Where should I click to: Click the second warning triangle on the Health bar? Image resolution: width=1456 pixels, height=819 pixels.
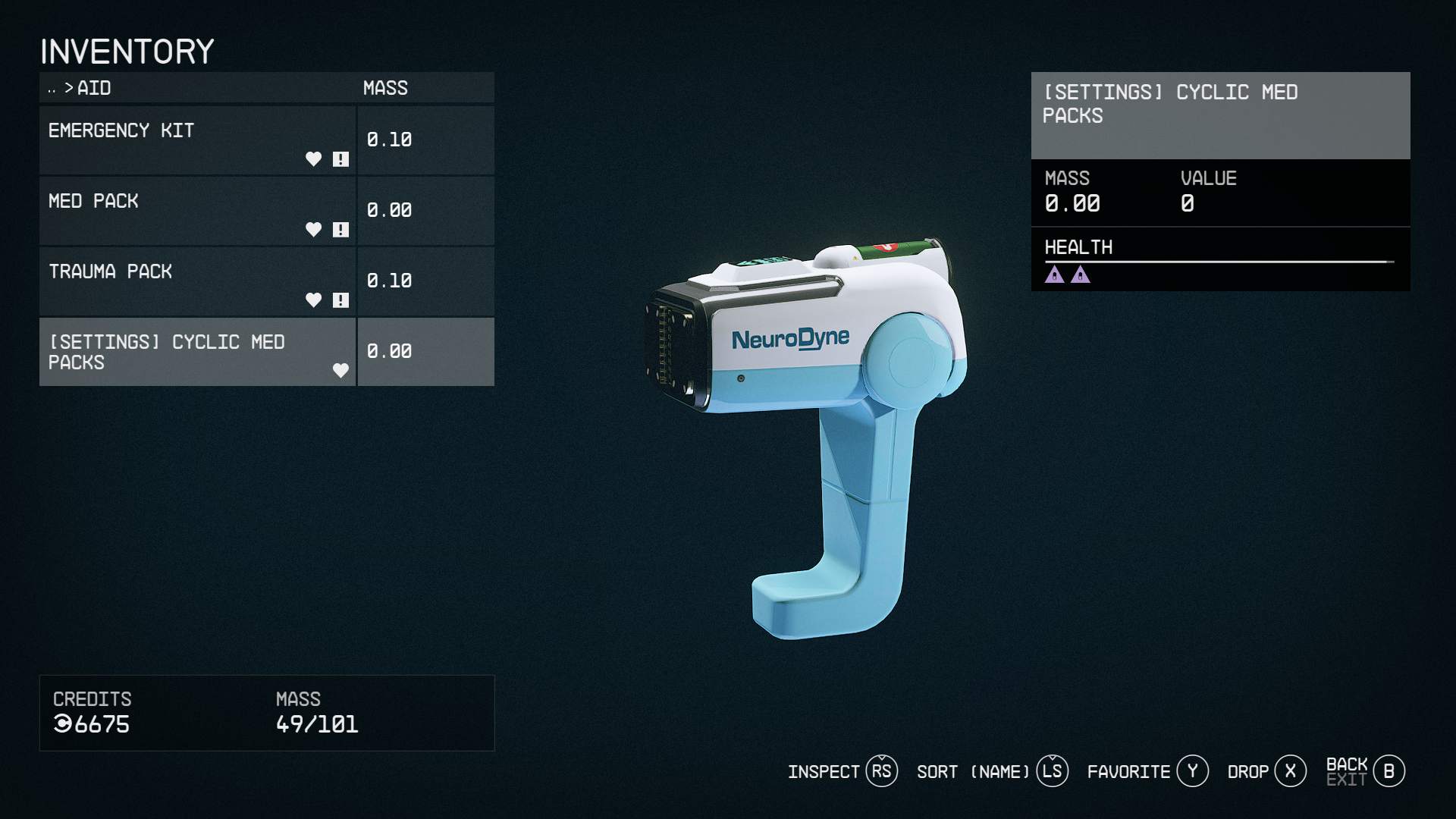pos(1080,275)
